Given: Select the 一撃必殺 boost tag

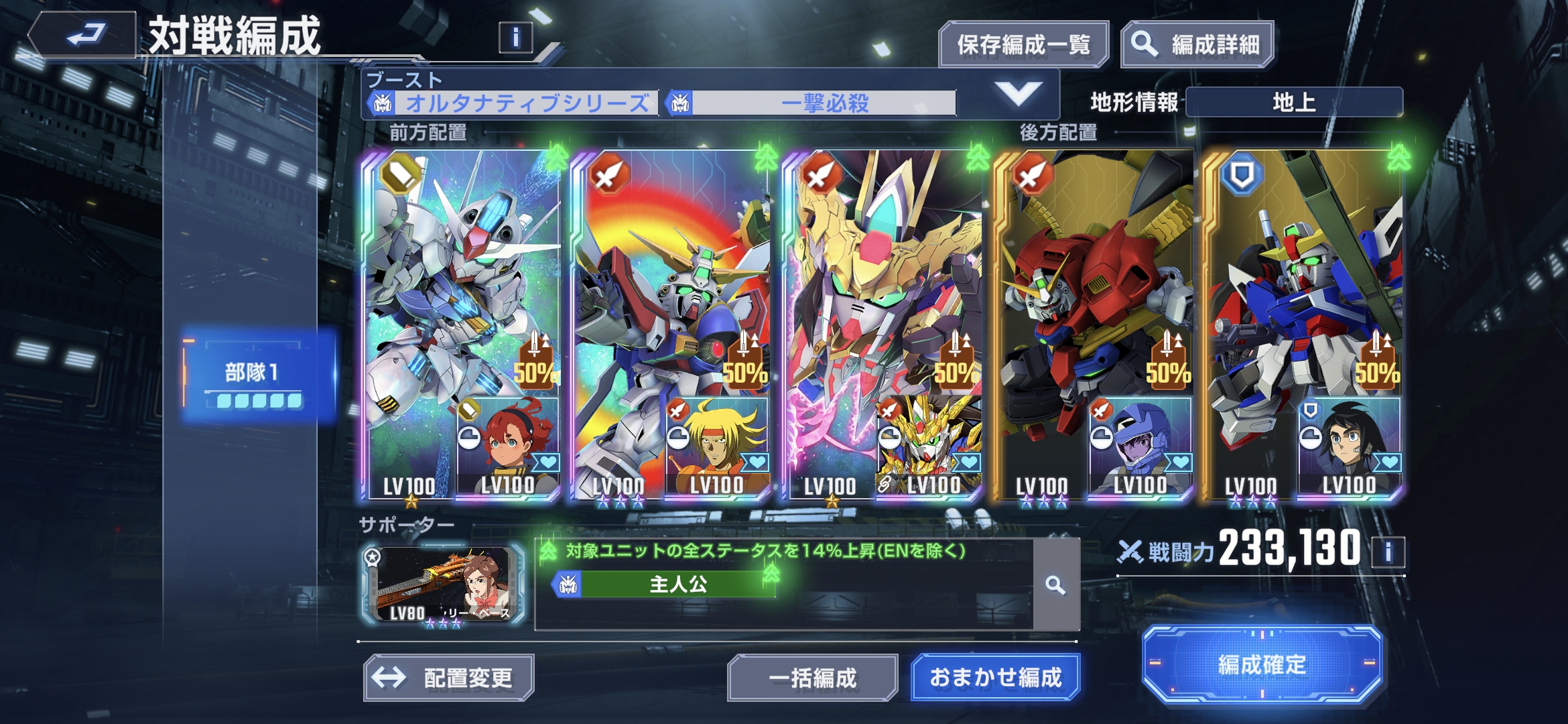Looking at the screenshot, I should pyautogui.click(x=813, y=103).
